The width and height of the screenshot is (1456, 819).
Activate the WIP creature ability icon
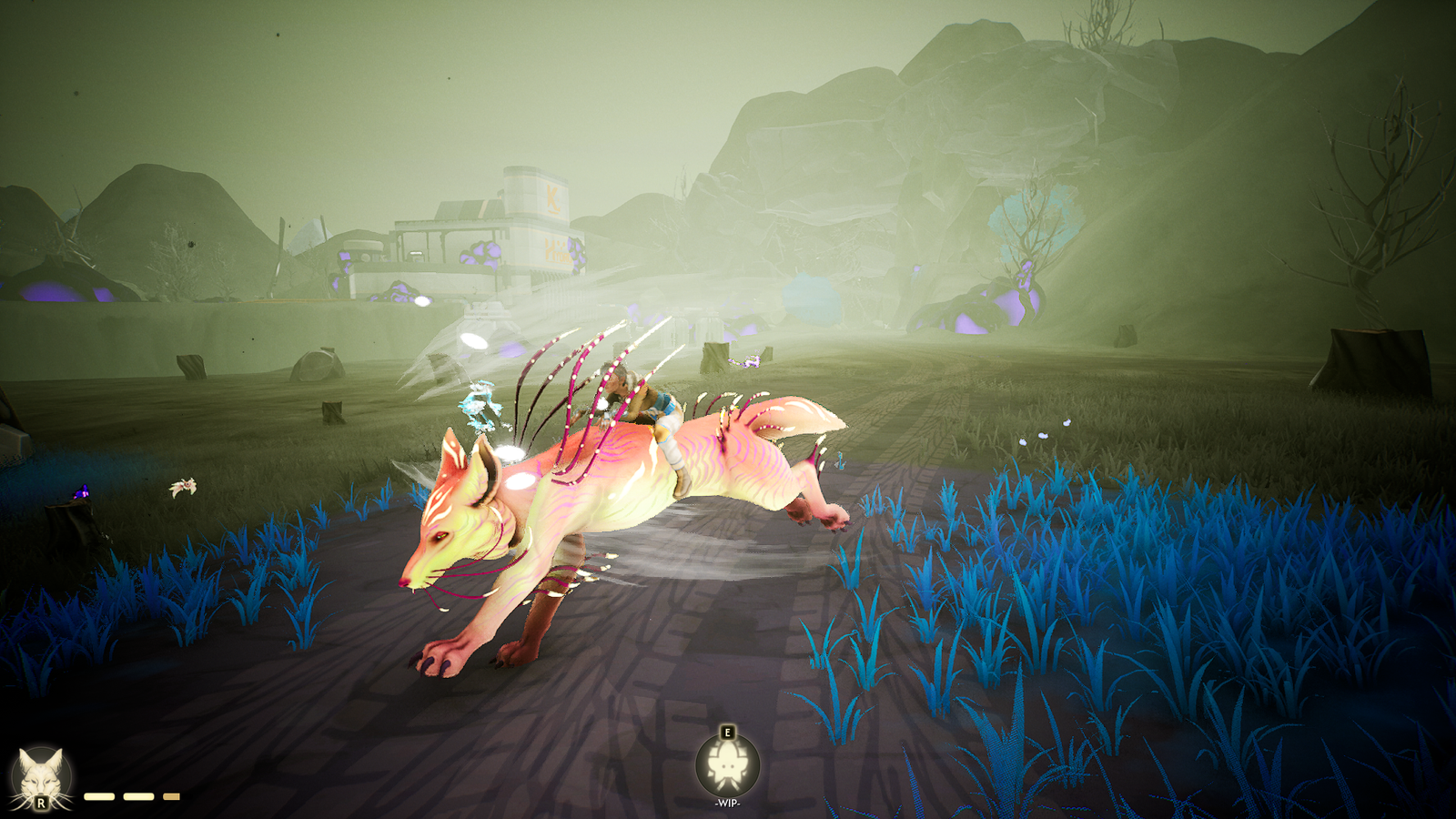(727, 765)
